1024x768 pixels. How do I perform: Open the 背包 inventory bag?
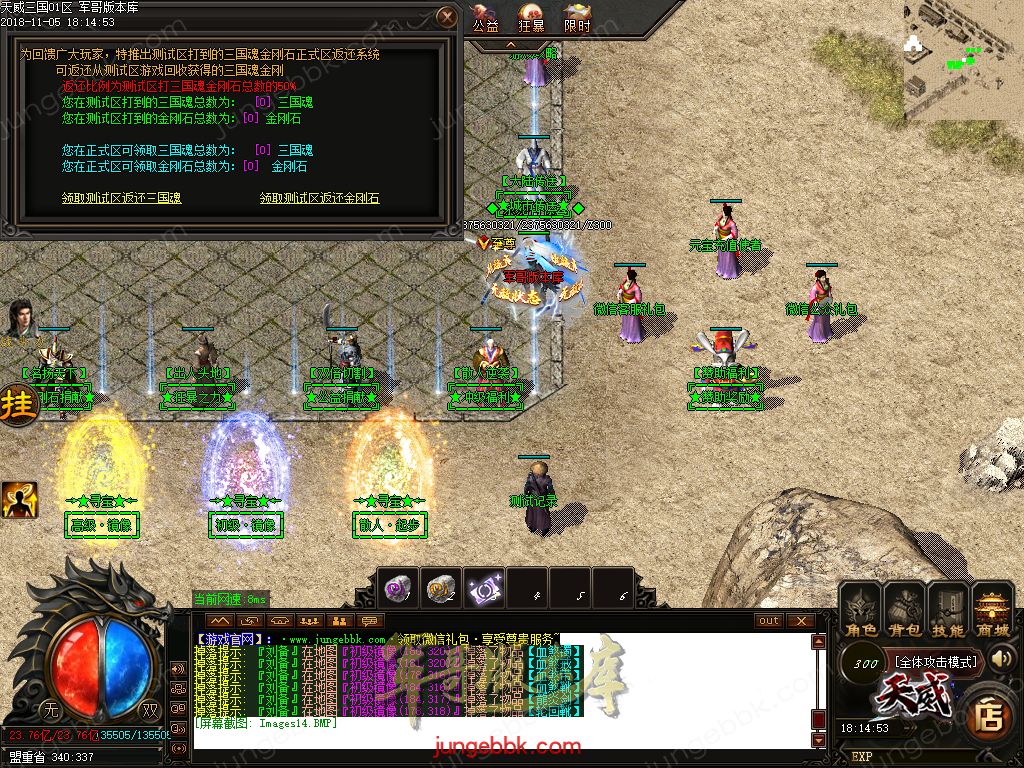click(904, 610)
